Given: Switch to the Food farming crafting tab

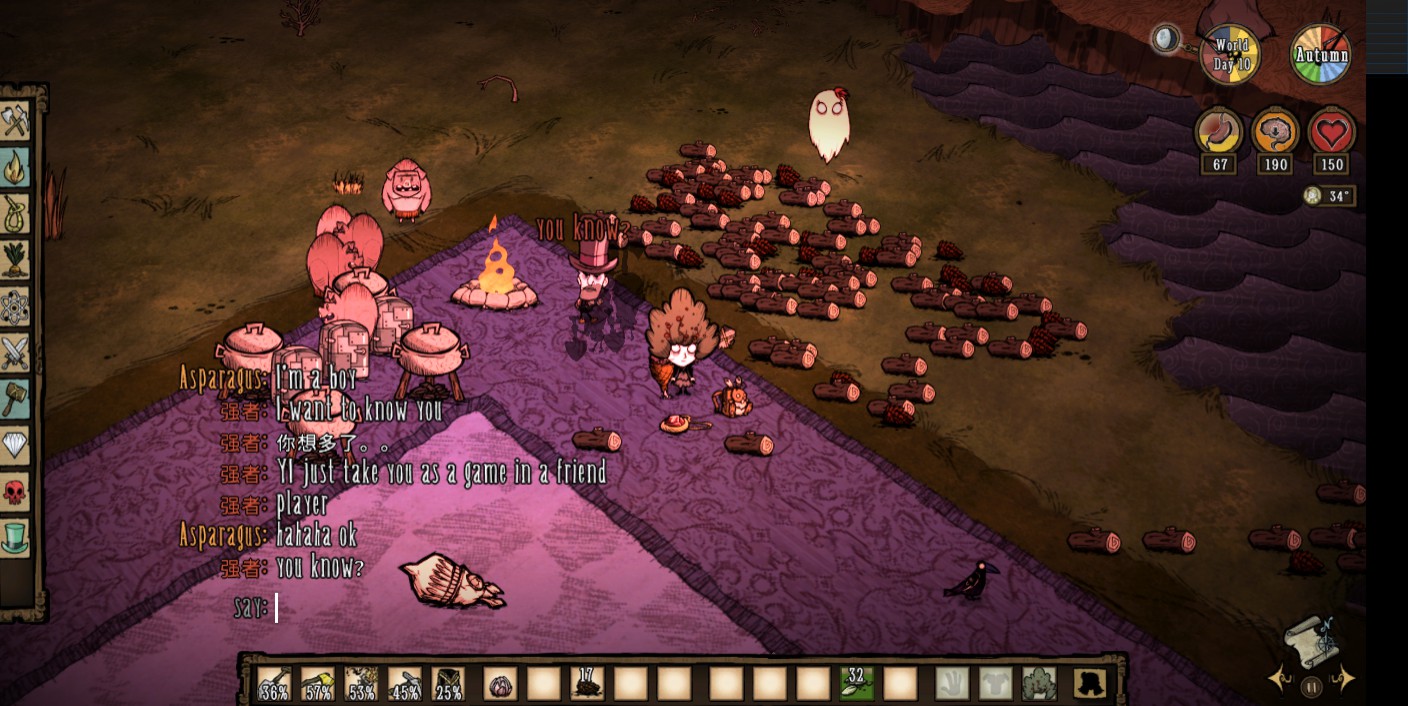Looking at the screenshot, I should click(16, 260).
